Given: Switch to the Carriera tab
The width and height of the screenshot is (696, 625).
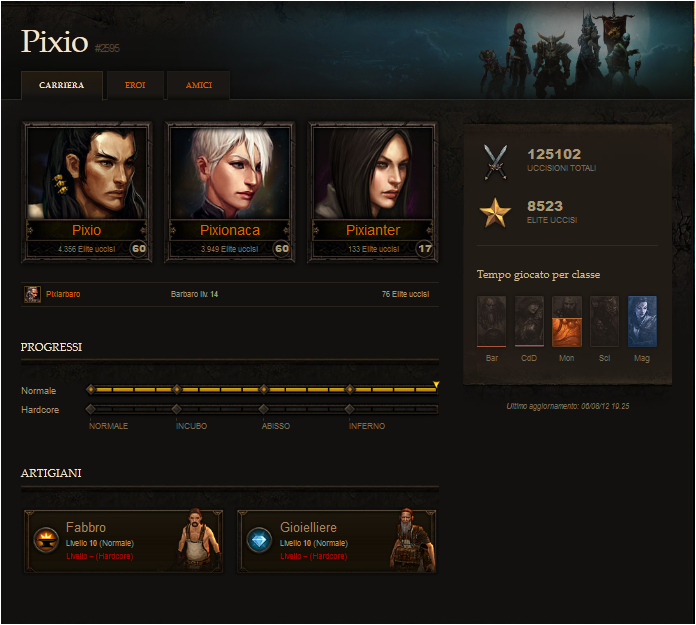Looking at the screenshot, I should (x=62, y=85).
